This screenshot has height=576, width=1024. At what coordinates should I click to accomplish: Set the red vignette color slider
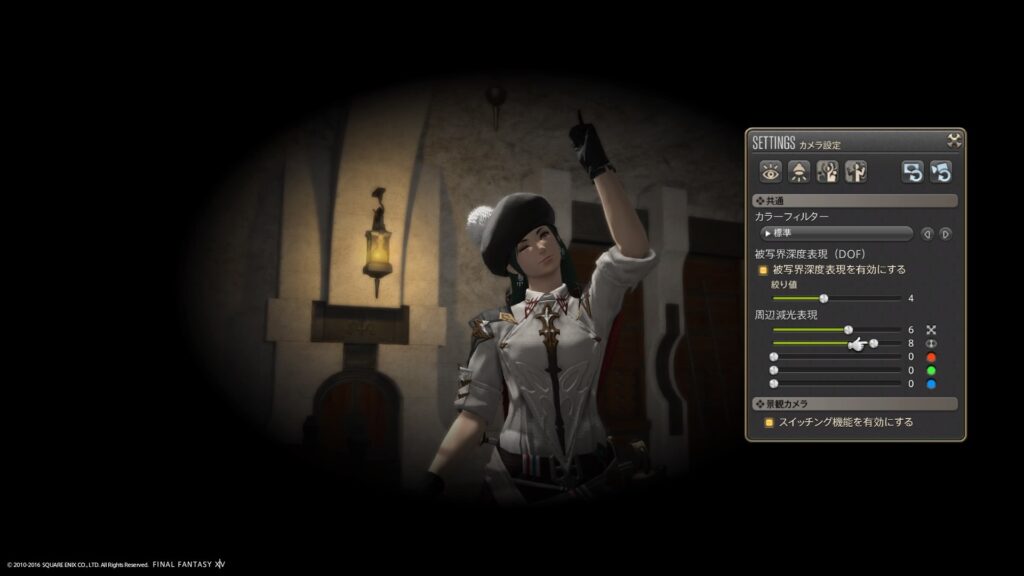[773, 357]
